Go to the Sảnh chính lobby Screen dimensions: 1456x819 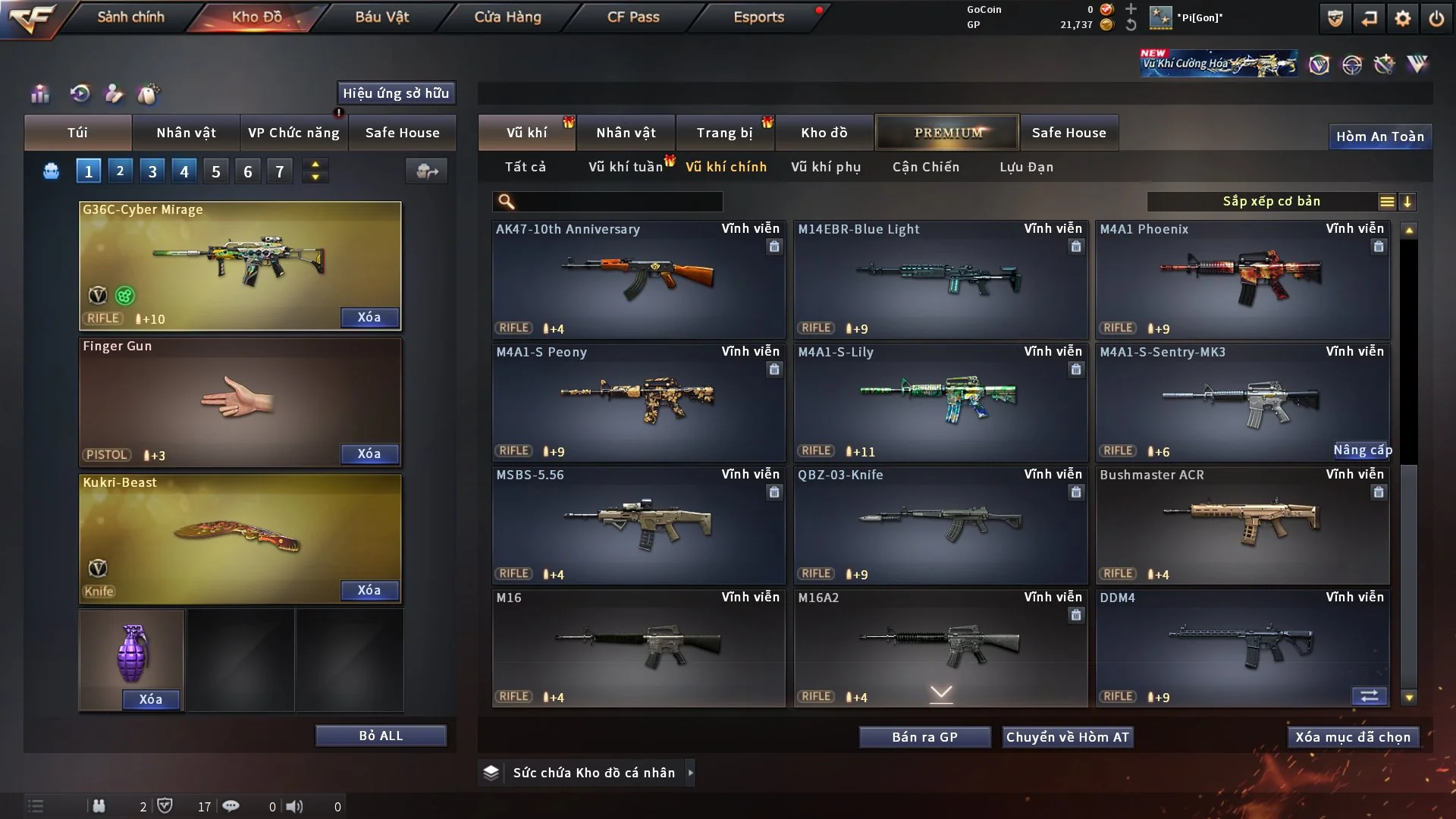[130, 17]
